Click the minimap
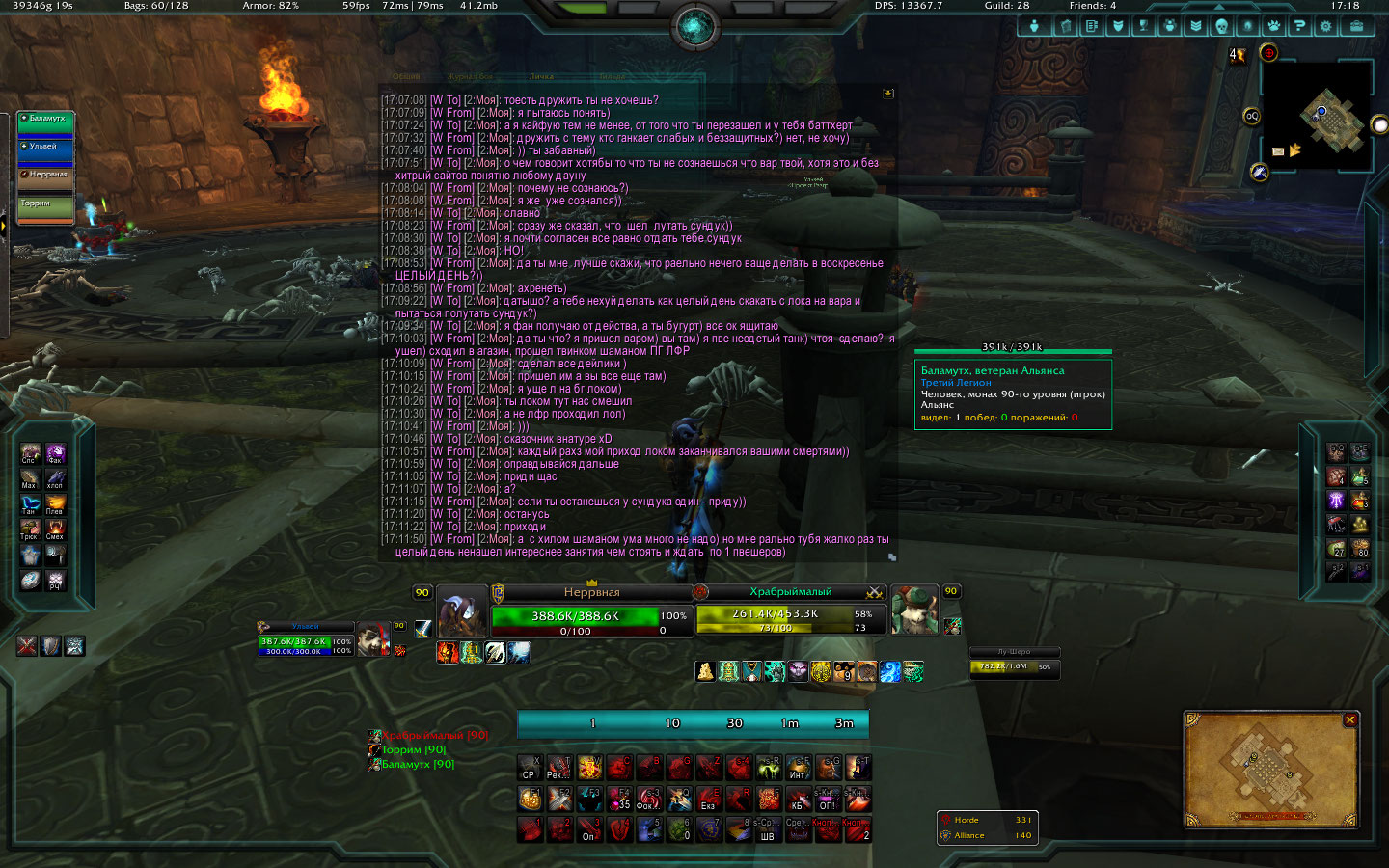 pyautogui.click(x=1318, y=118)
